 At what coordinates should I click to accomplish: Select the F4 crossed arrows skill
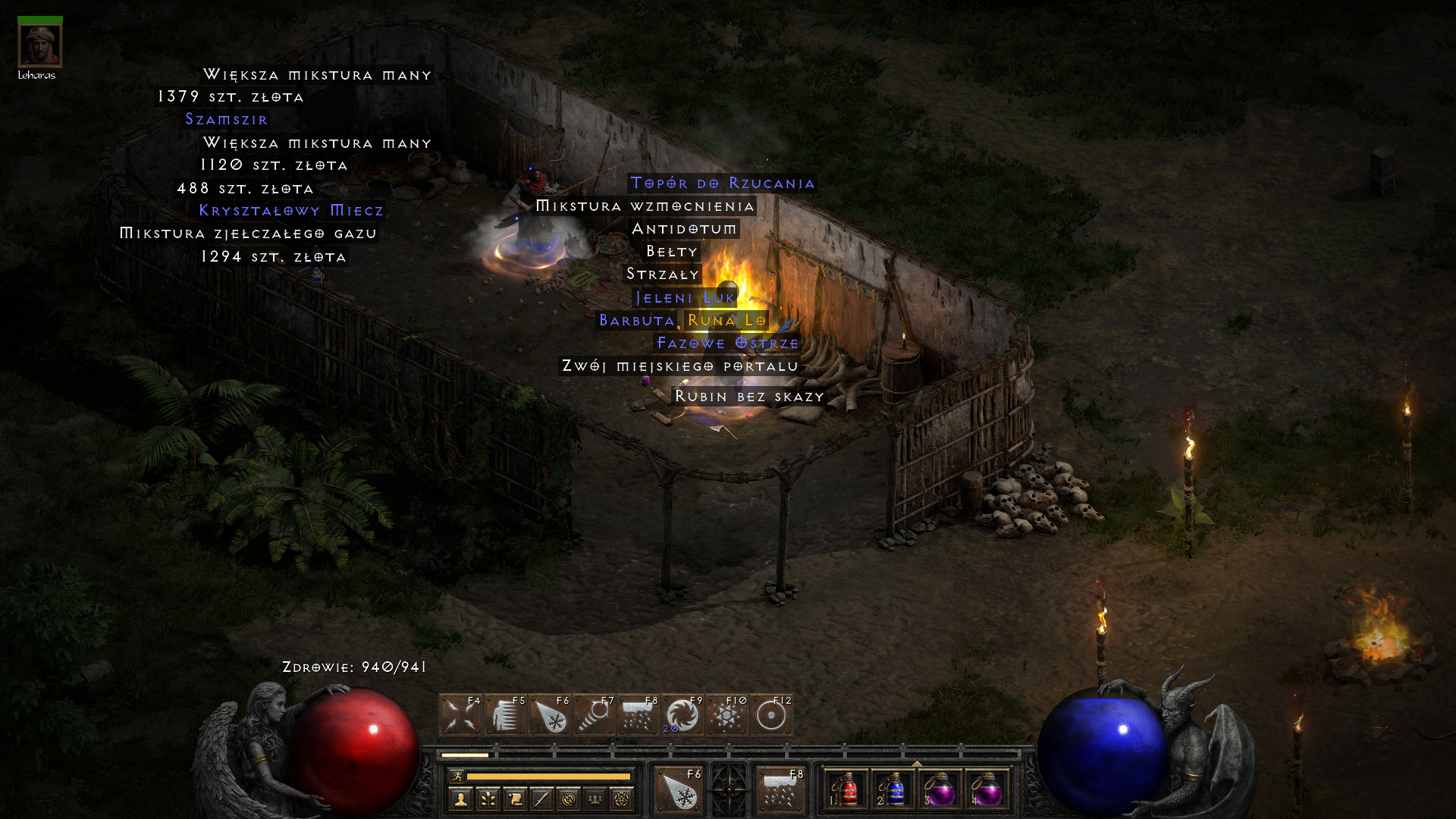tap(460, 715)
